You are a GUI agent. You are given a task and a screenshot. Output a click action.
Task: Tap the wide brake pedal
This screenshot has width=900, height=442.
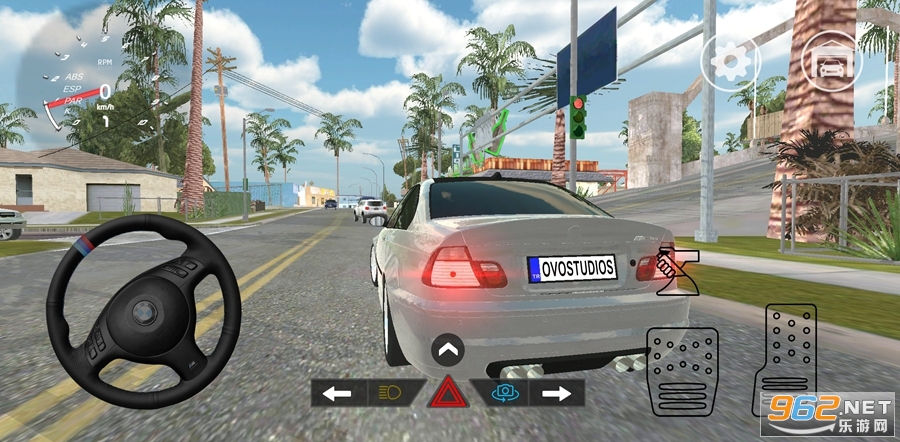tap(683, 371)
